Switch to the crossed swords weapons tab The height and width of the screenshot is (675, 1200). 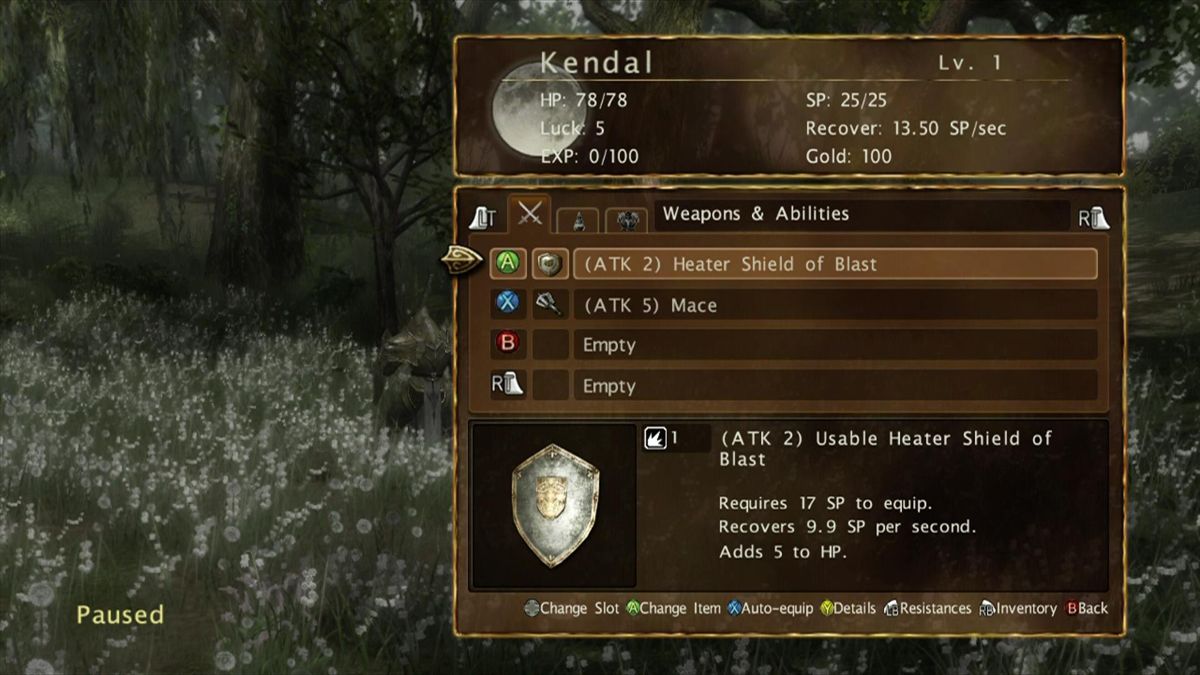pyautogui.click(x=529, y=214)
